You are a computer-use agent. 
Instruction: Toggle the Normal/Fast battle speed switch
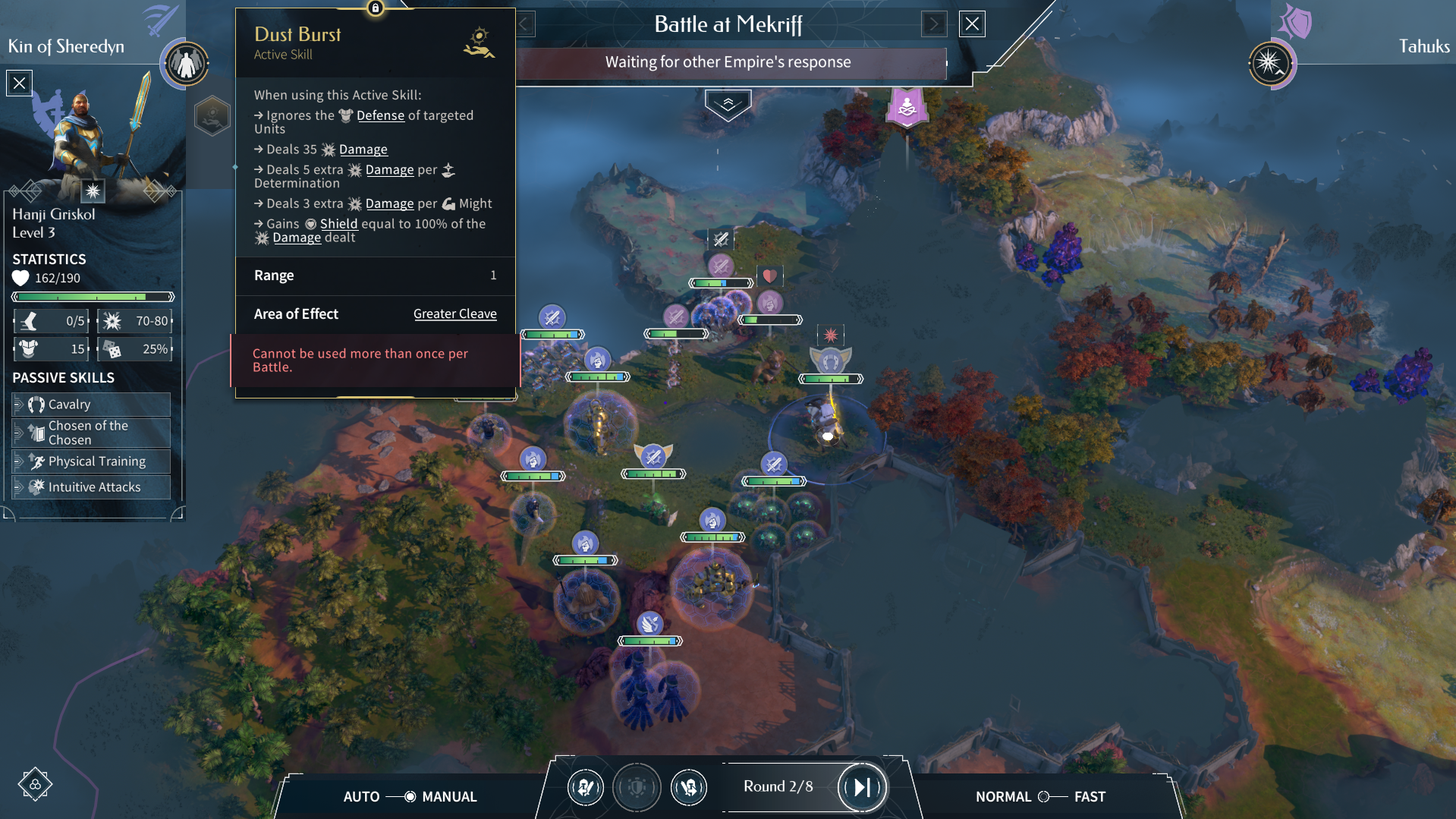(1052, 796)
